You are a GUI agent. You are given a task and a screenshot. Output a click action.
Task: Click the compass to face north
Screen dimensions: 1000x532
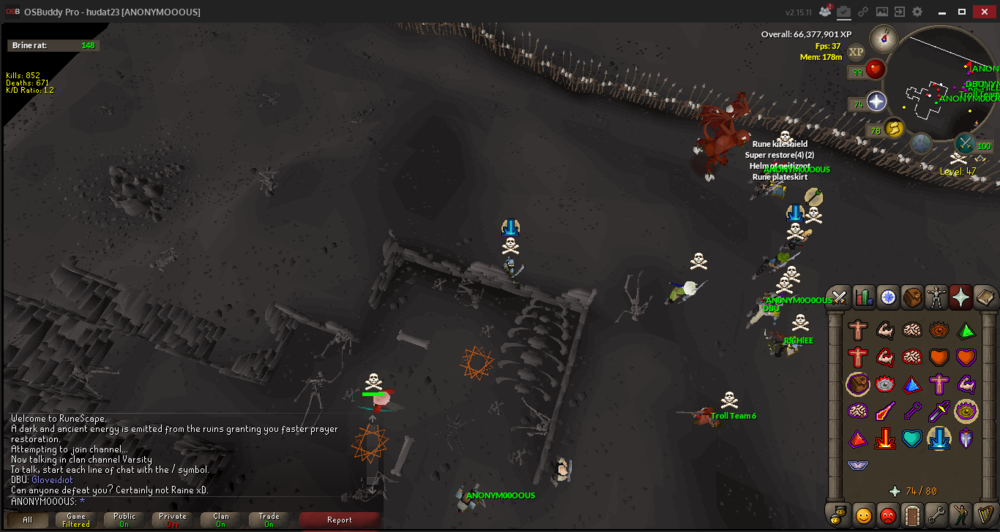(x=882, y=39)
